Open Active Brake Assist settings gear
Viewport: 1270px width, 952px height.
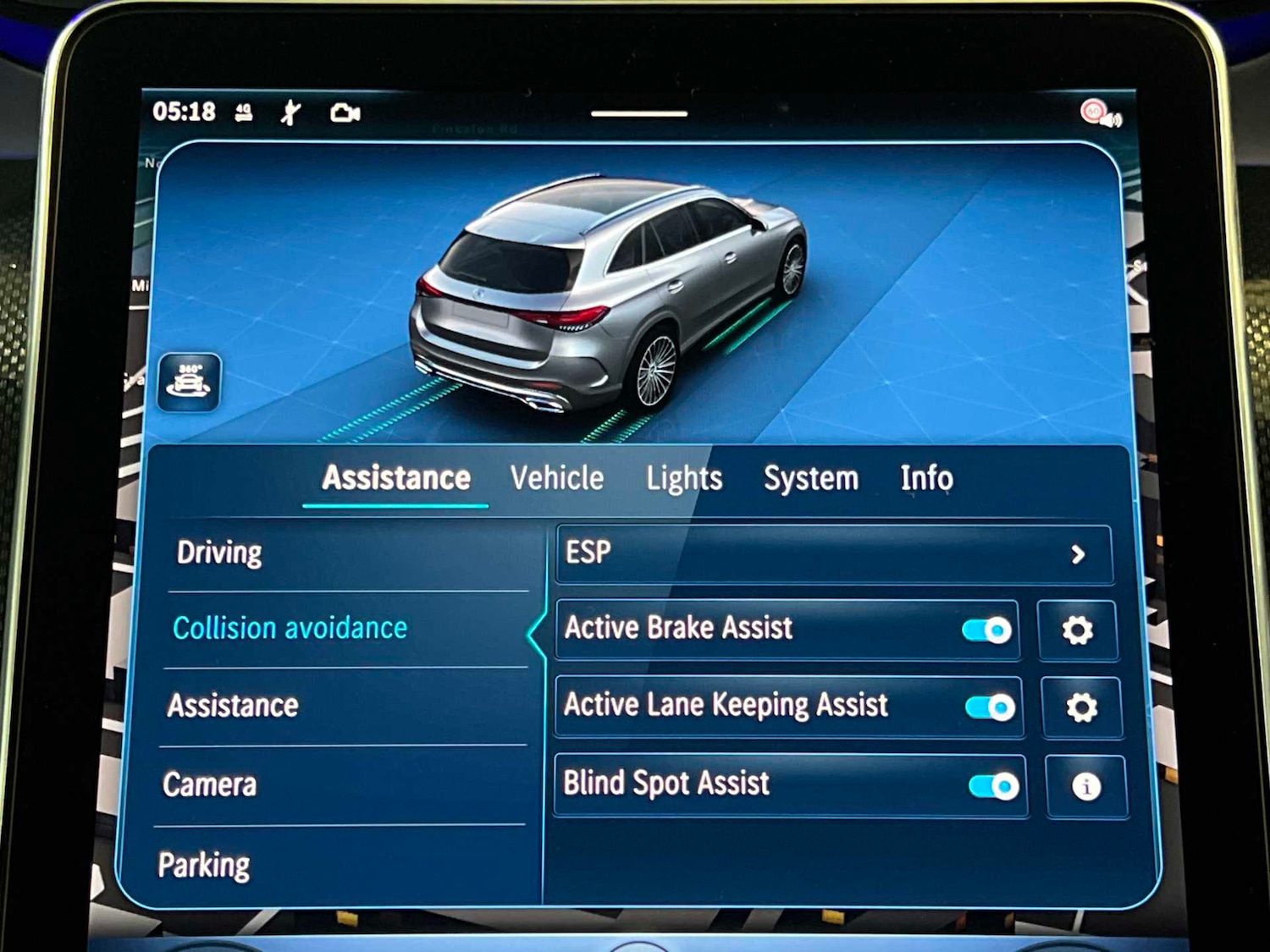click(1077, 629)
